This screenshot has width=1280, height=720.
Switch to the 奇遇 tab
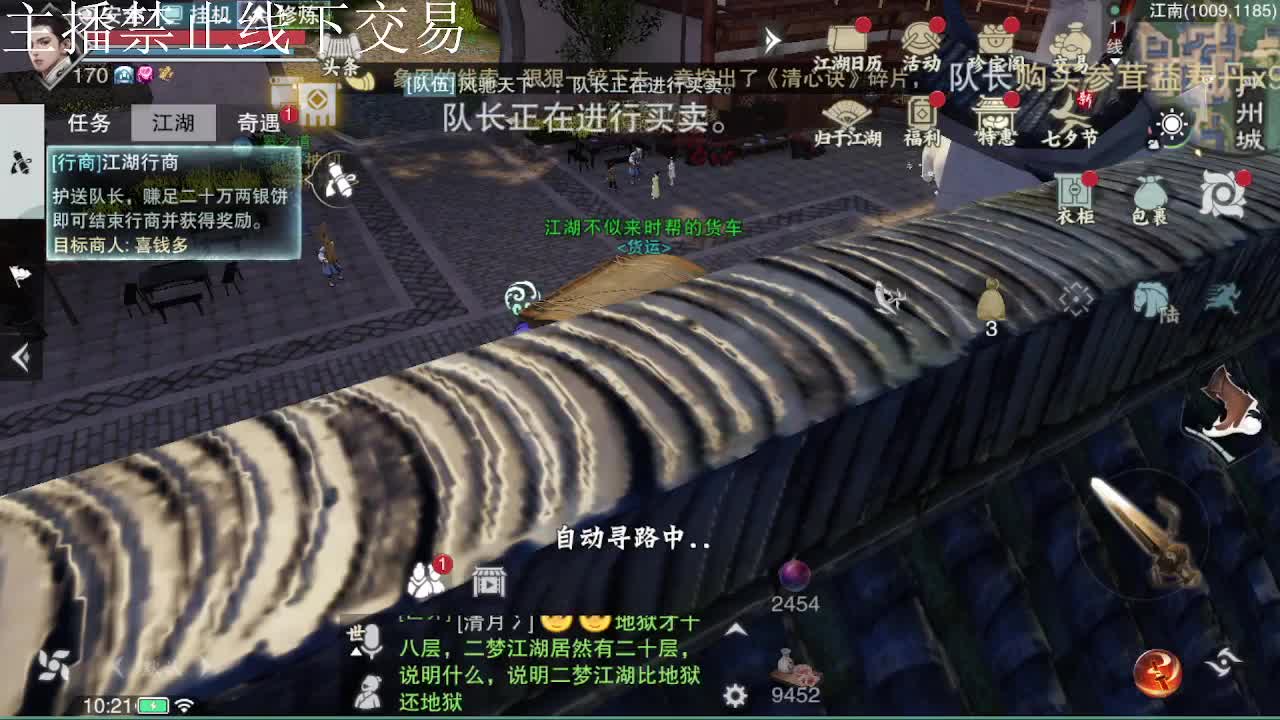point(259,122)
